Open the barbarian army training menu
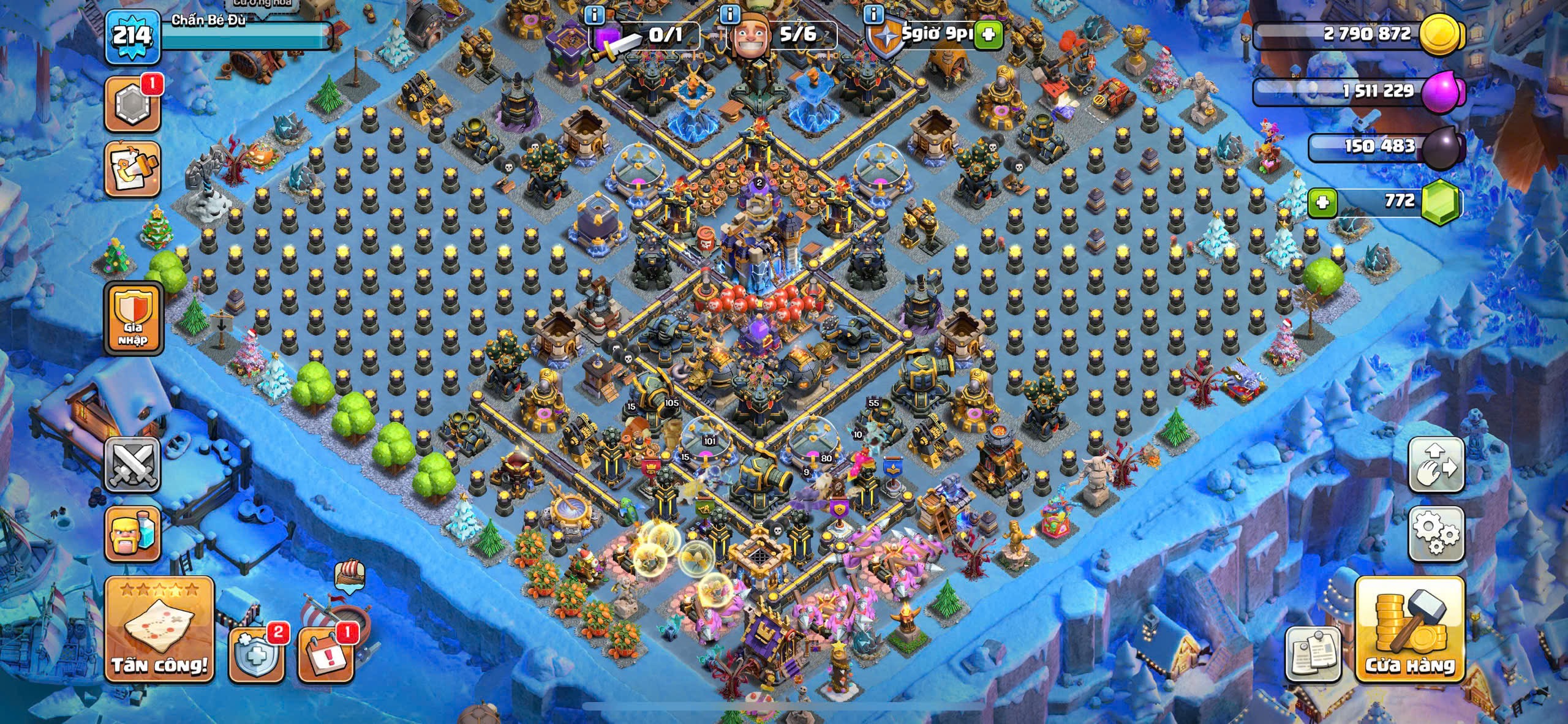This screenshot has width=1568, height=724. click(x=133, y=534)
